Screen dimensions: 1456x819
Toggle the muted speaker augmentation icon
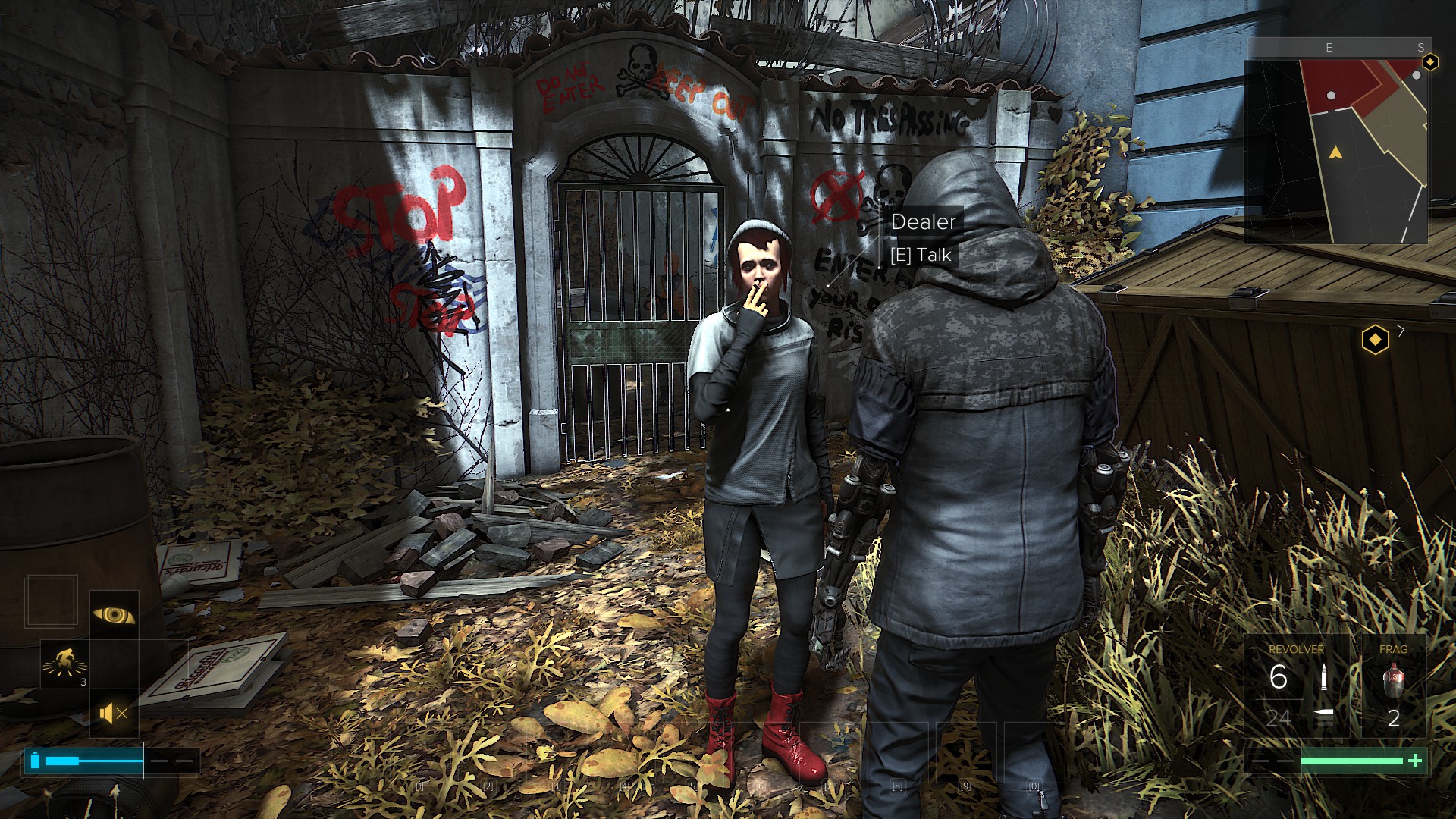pyautogui.click(x=114, y=714)
